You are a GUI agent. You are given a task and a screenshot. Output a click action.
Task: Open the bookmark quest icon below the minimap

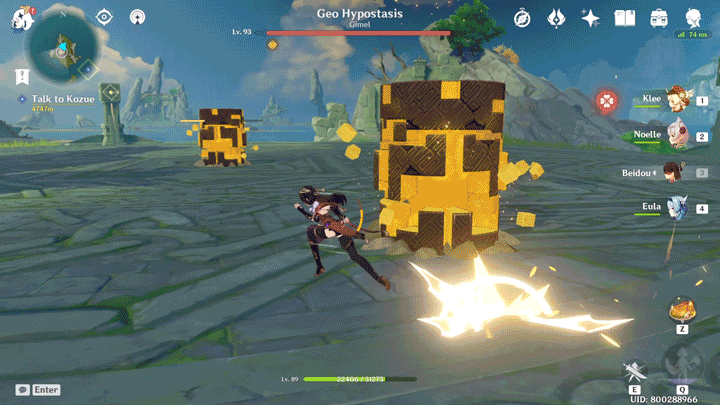pos(21,76)
